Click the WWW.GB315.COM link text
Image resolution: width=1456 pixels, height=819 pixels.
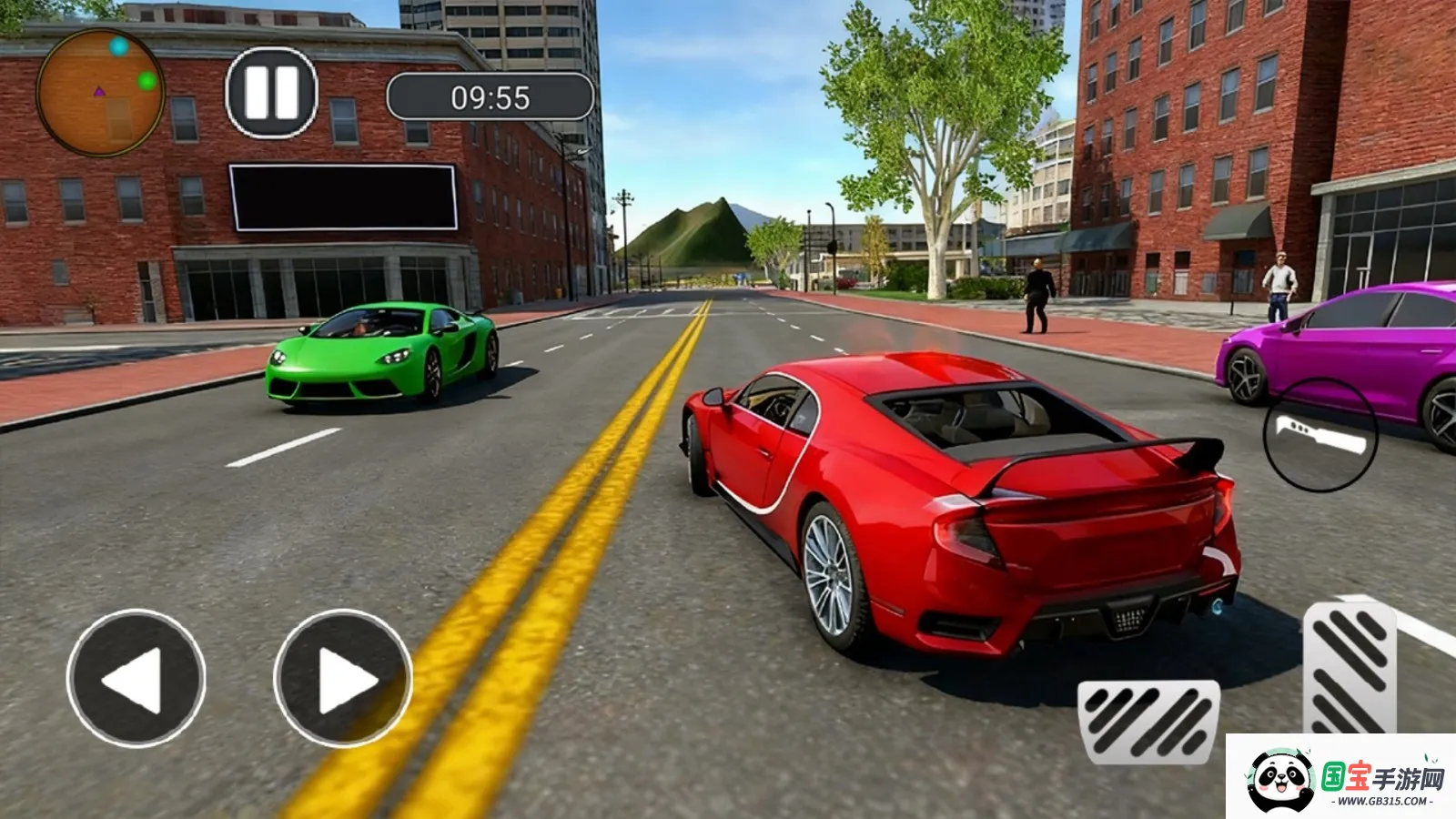pyautogui.click(x=1382, y=801)
